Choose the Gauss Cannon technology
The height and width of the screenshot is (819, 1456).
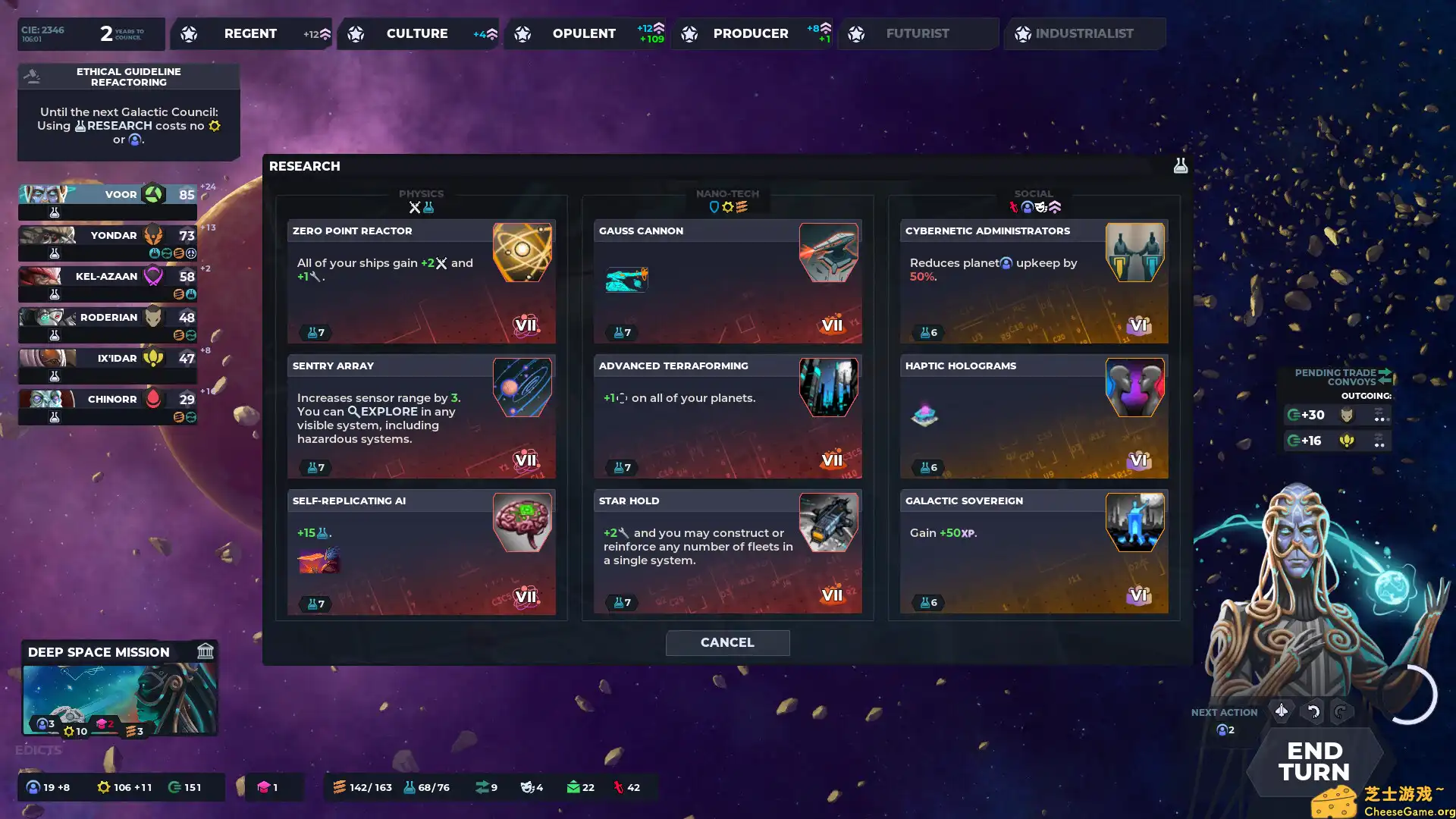point(727,281)
